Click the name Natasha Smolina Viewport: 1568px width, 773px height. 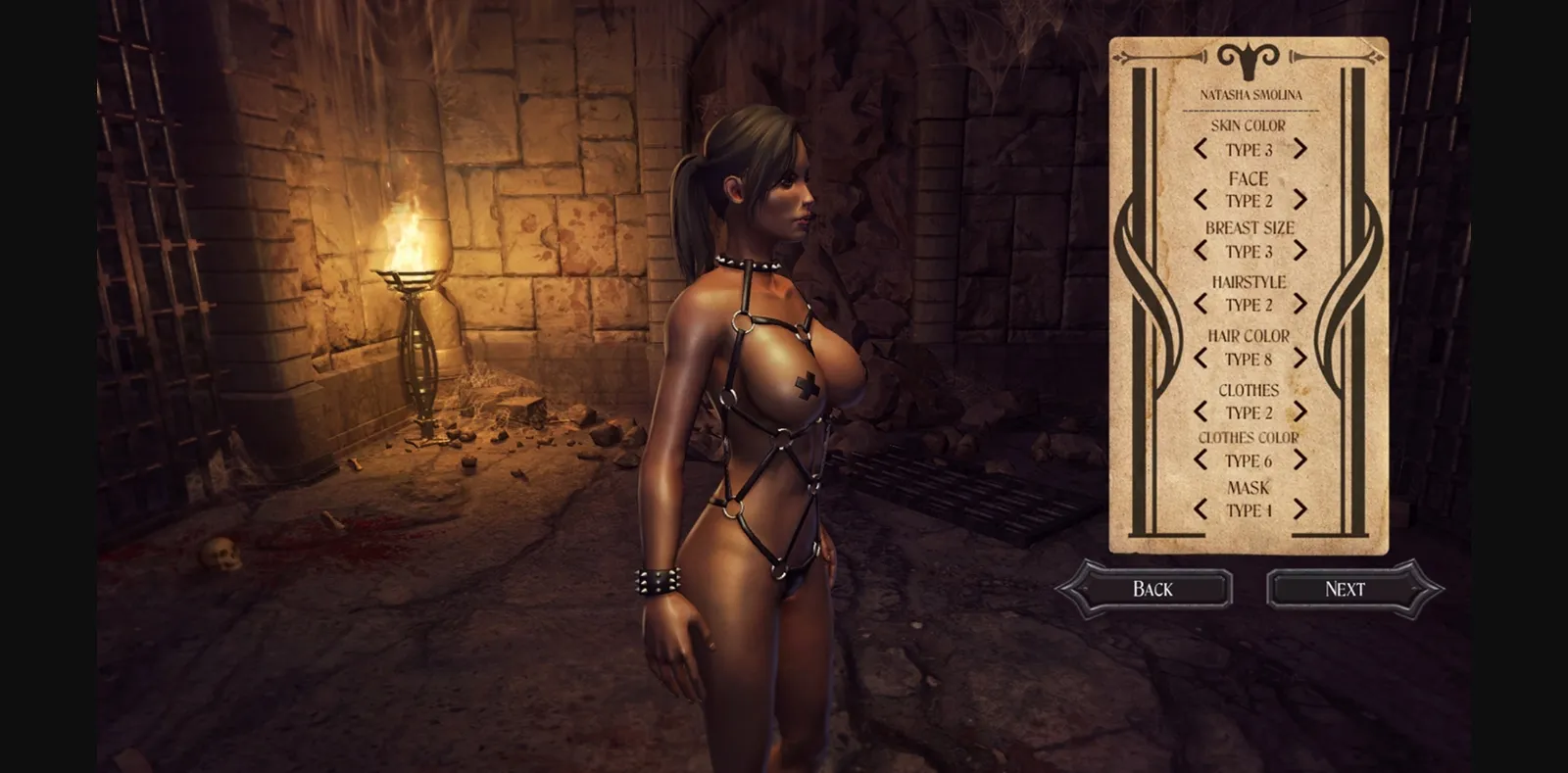(1253, 95)
